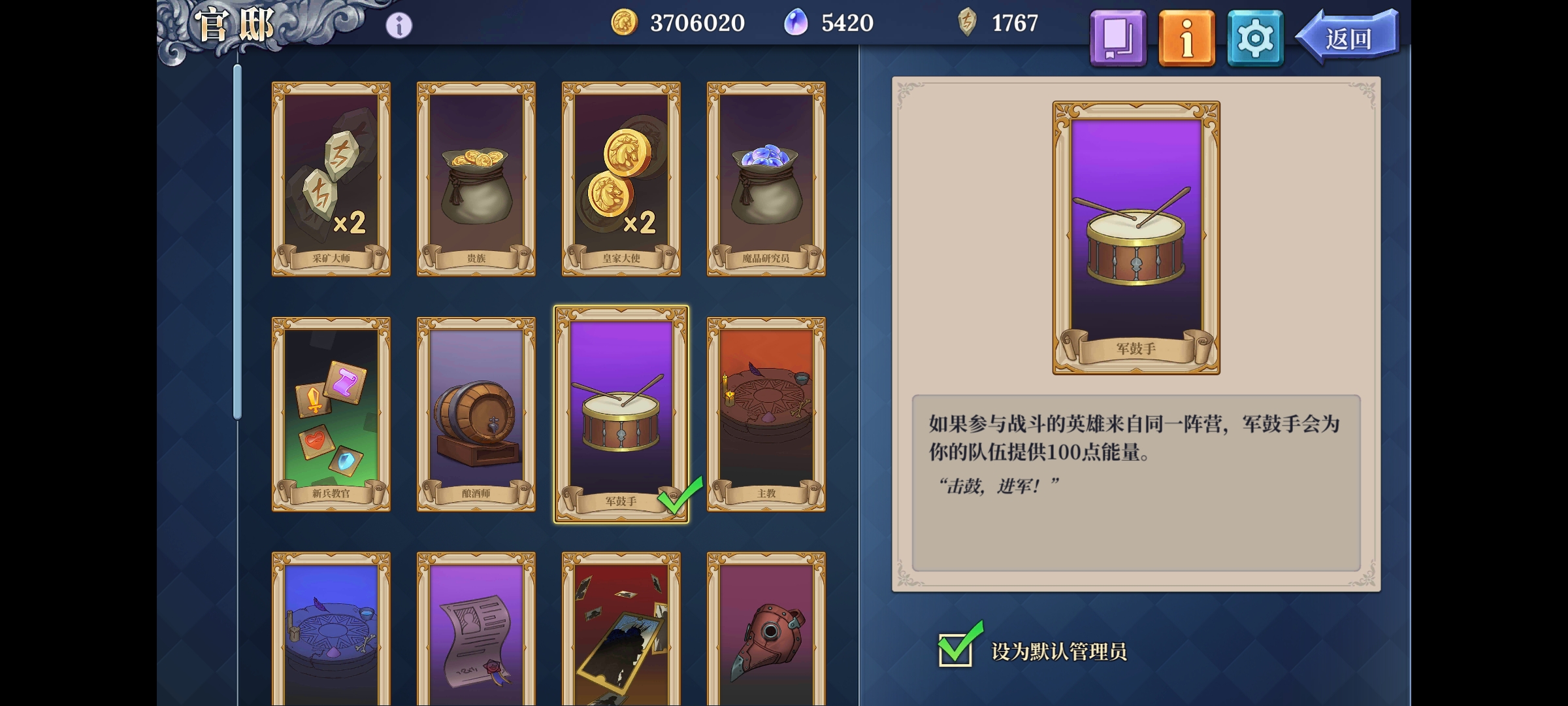Pick the plague doctor mask card

[x=766, y=631]
